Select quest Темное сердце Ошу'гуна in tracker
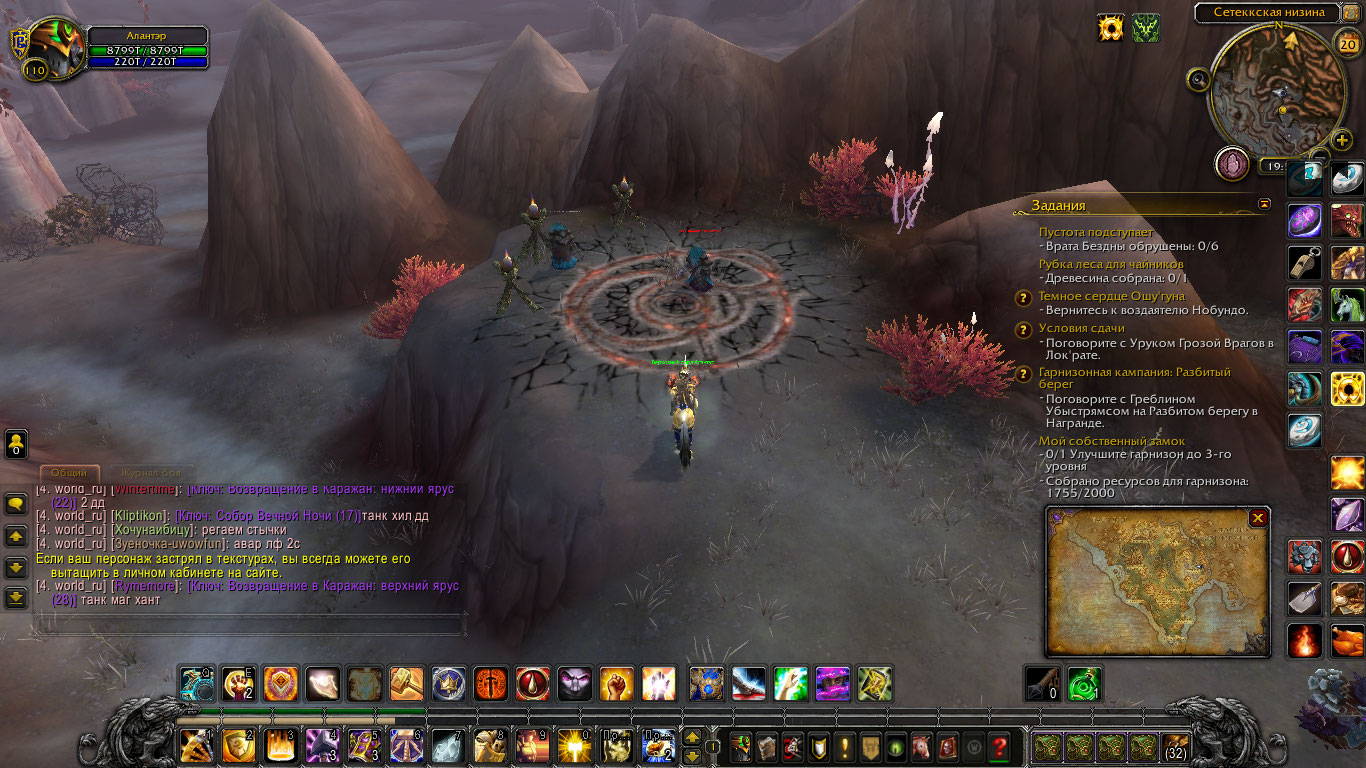This screenshot has width=1366, height=768. click(1111, 296)
